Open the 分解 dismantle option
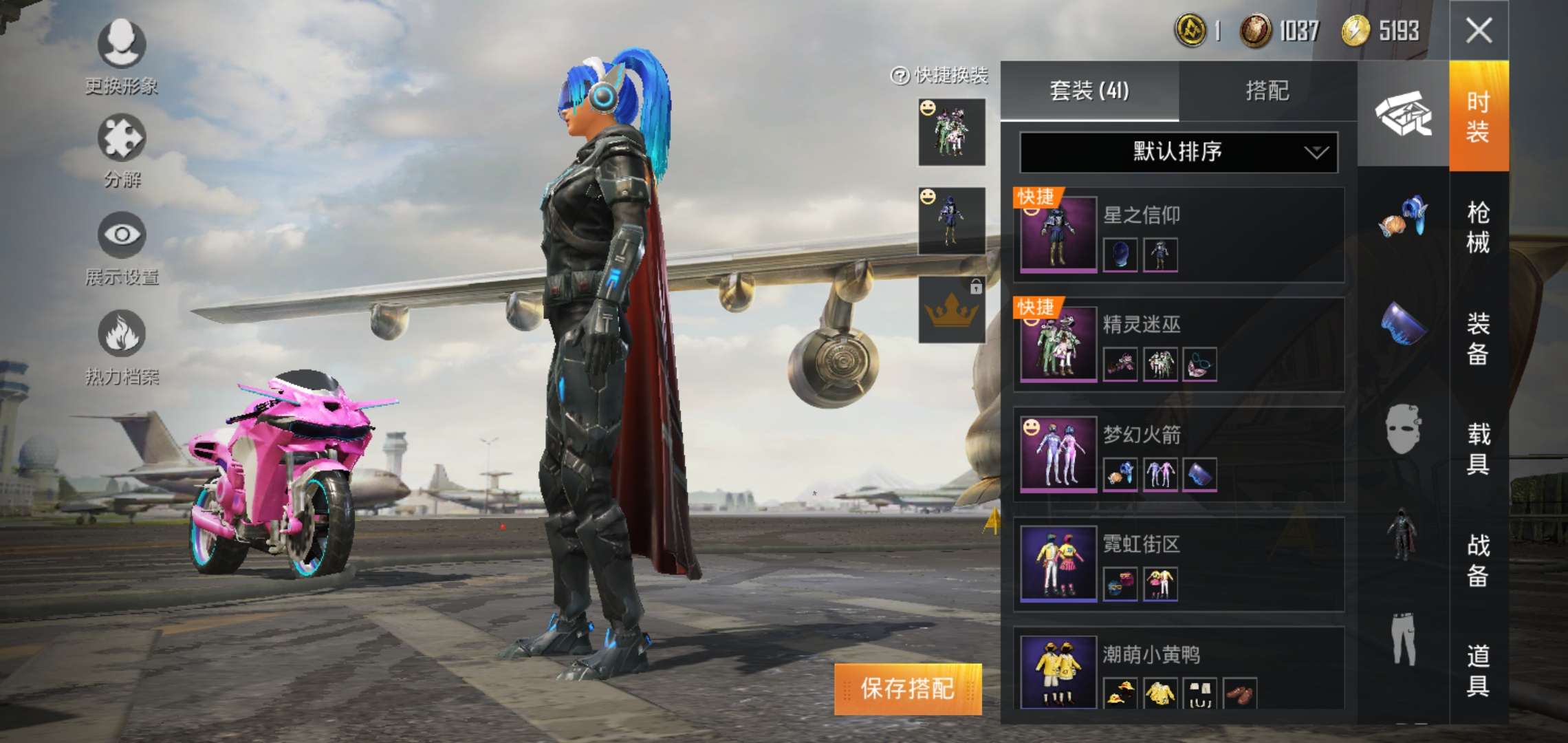The width and height of the screenshot is (1568, 743). pyautogui.click(x=122, y=151)
